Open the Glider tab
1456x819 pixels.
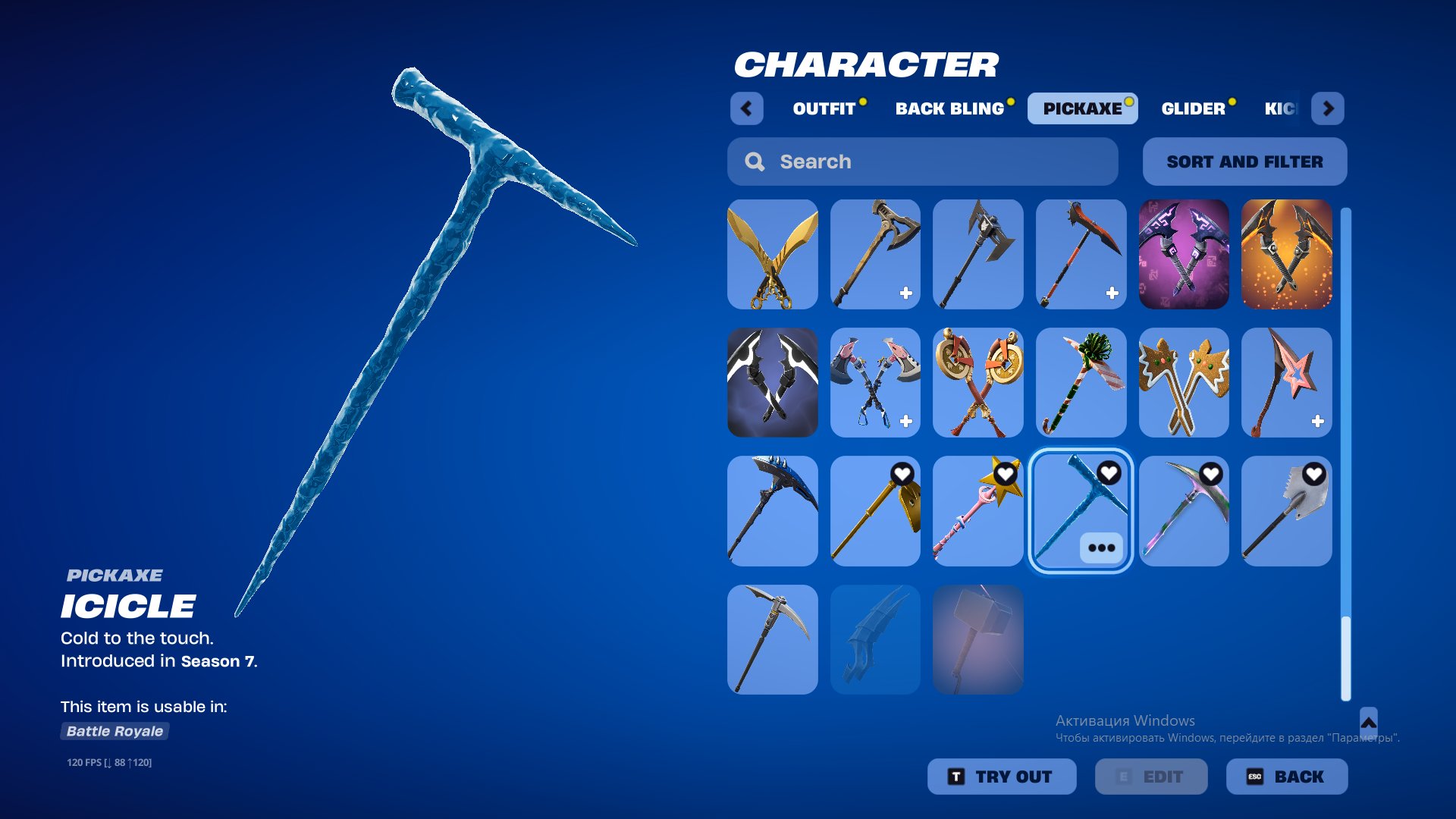coord(1195,108)
